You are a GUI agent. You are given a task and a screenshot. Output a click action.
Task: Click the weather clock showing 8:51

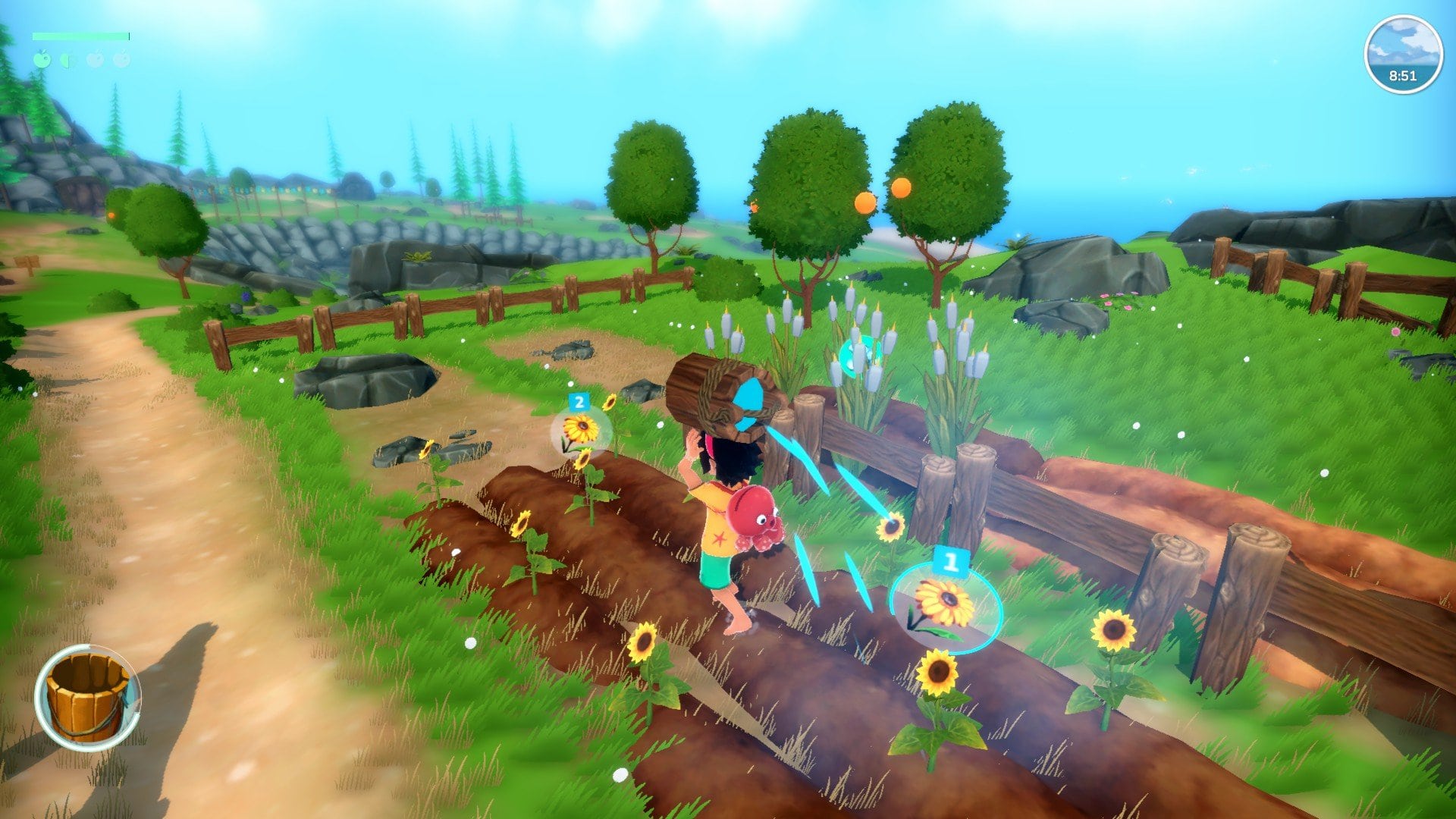1403,55
